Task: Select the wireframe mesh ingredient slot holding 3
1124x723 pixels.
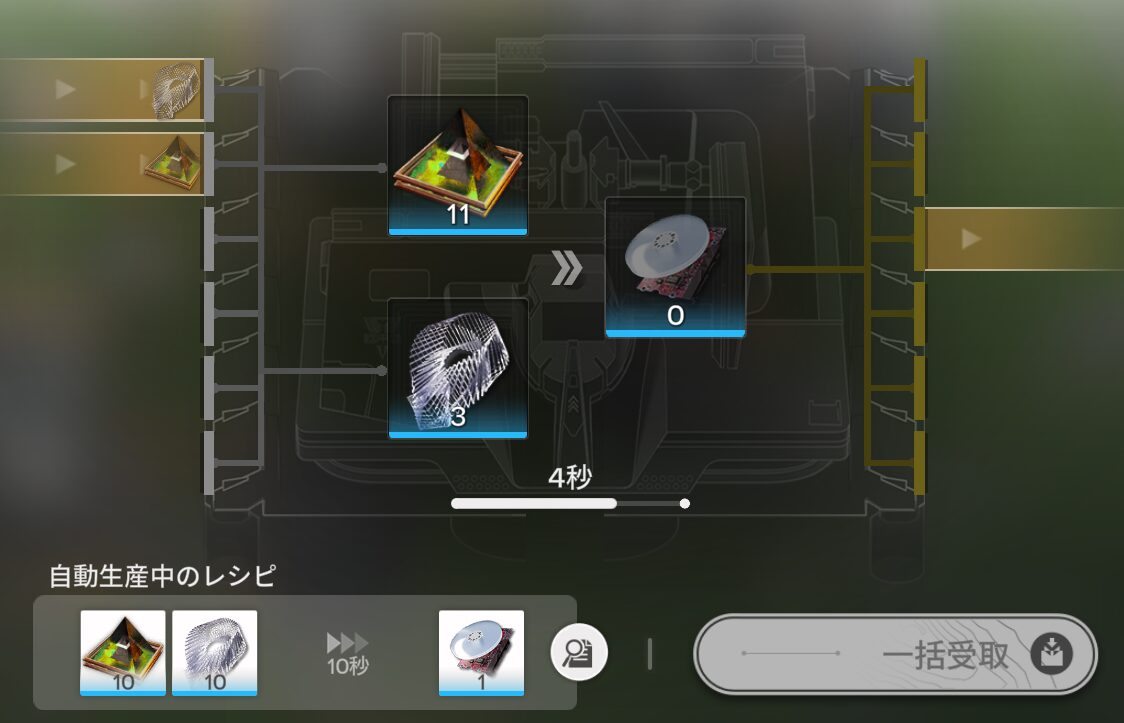Action: click(x=458, y=368)
